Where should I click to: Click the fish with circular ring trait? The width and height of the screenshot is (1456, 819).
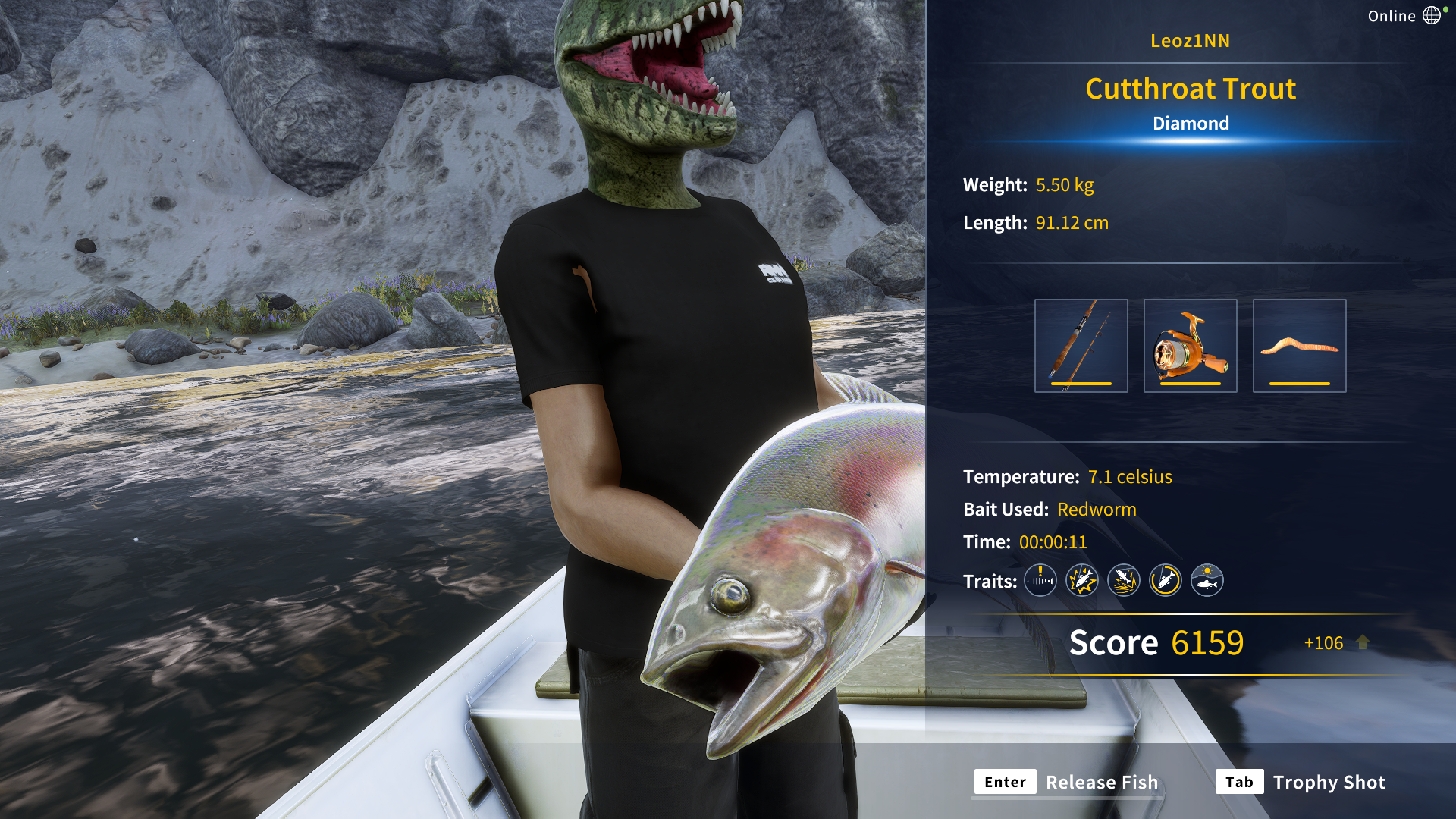[x=1165, y=581]
